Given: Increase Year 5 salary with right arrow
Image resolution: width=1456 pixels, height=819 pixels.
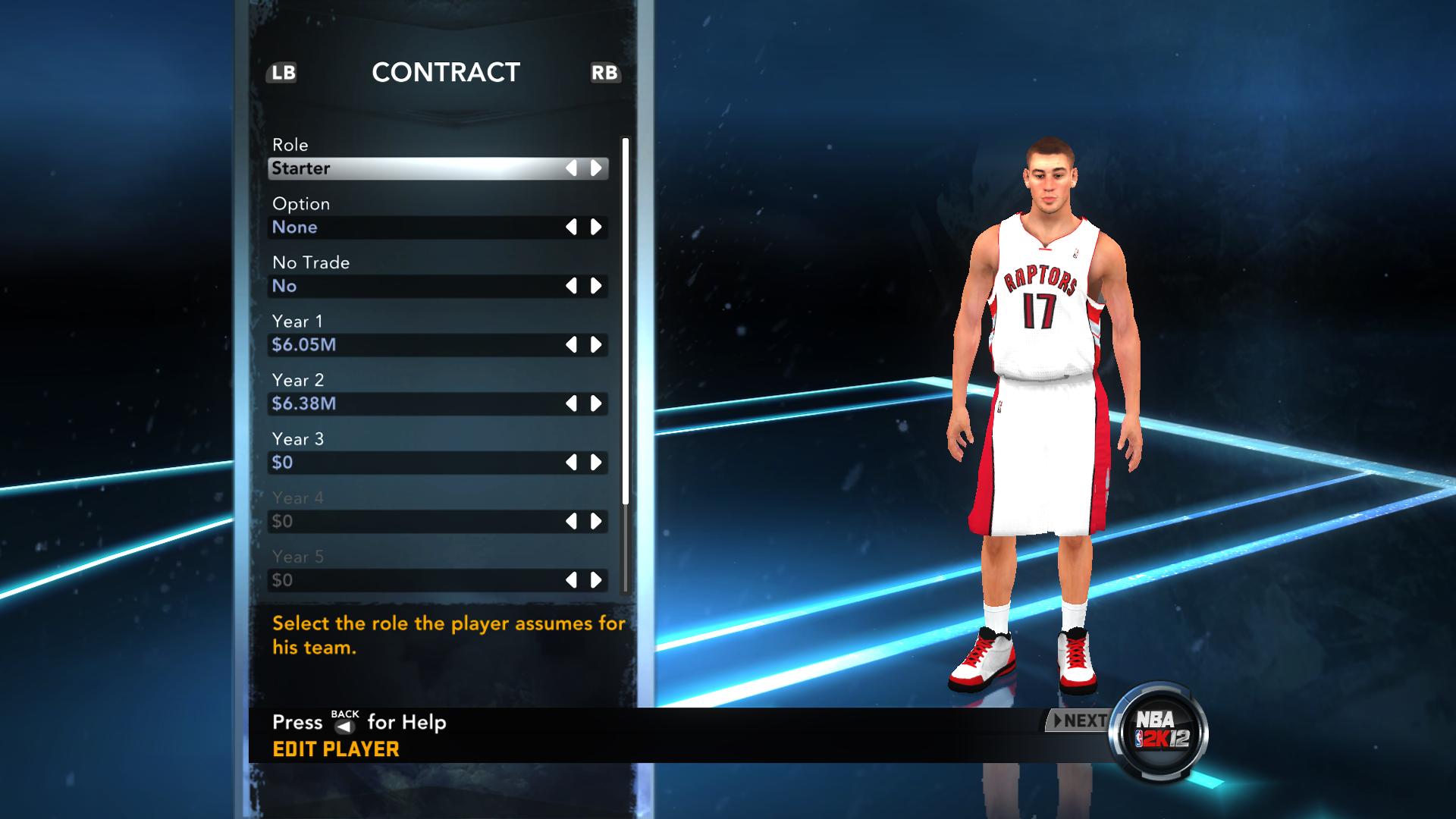Looking at the screenshot, I should point(596,580).
